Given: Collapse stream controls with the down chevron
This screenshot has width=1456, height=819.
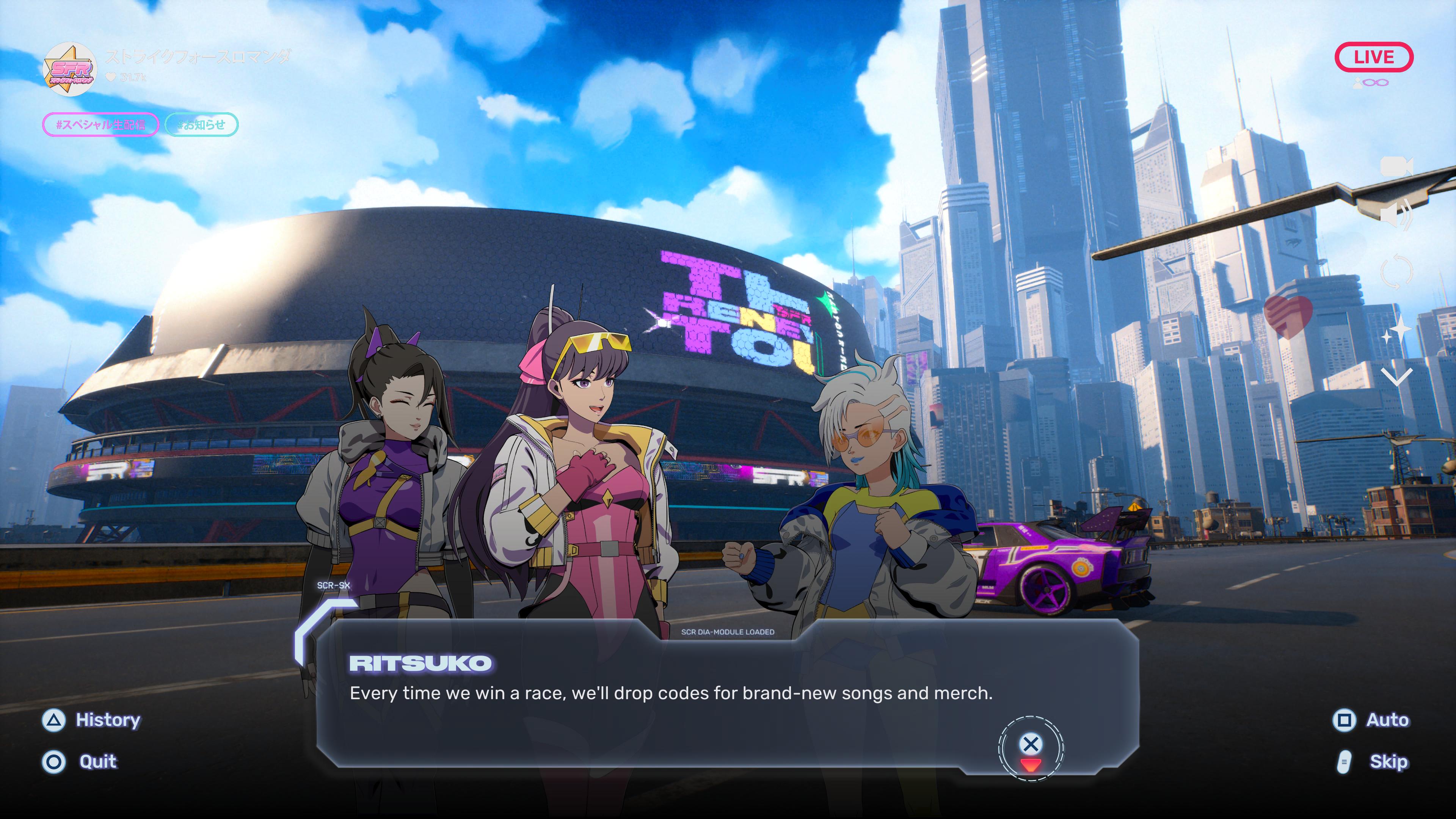Looking at the screenshot, I should point(1396,376).
